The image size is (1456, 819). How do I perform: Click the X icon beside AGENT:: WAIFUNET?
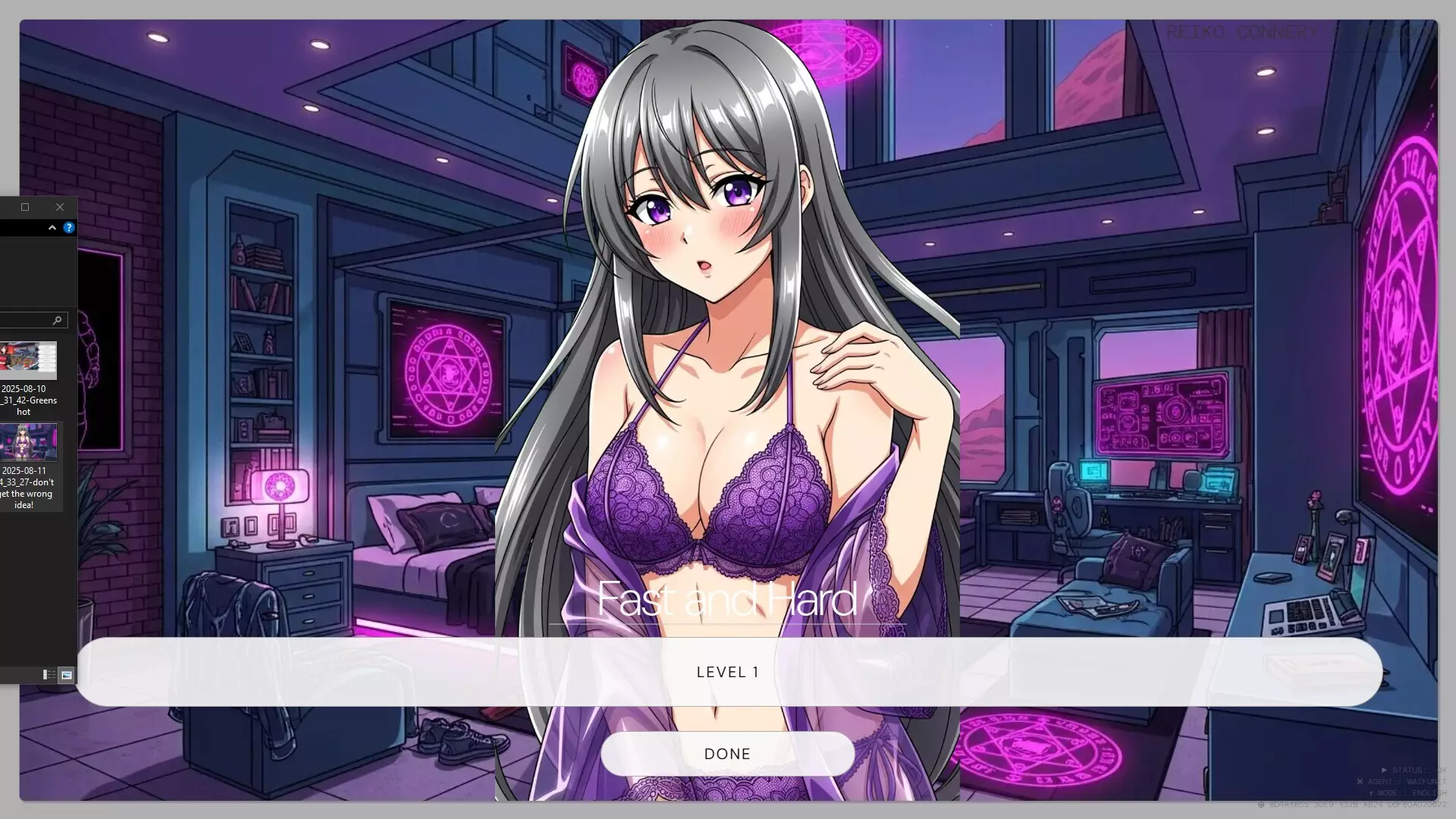(1360, 782)
